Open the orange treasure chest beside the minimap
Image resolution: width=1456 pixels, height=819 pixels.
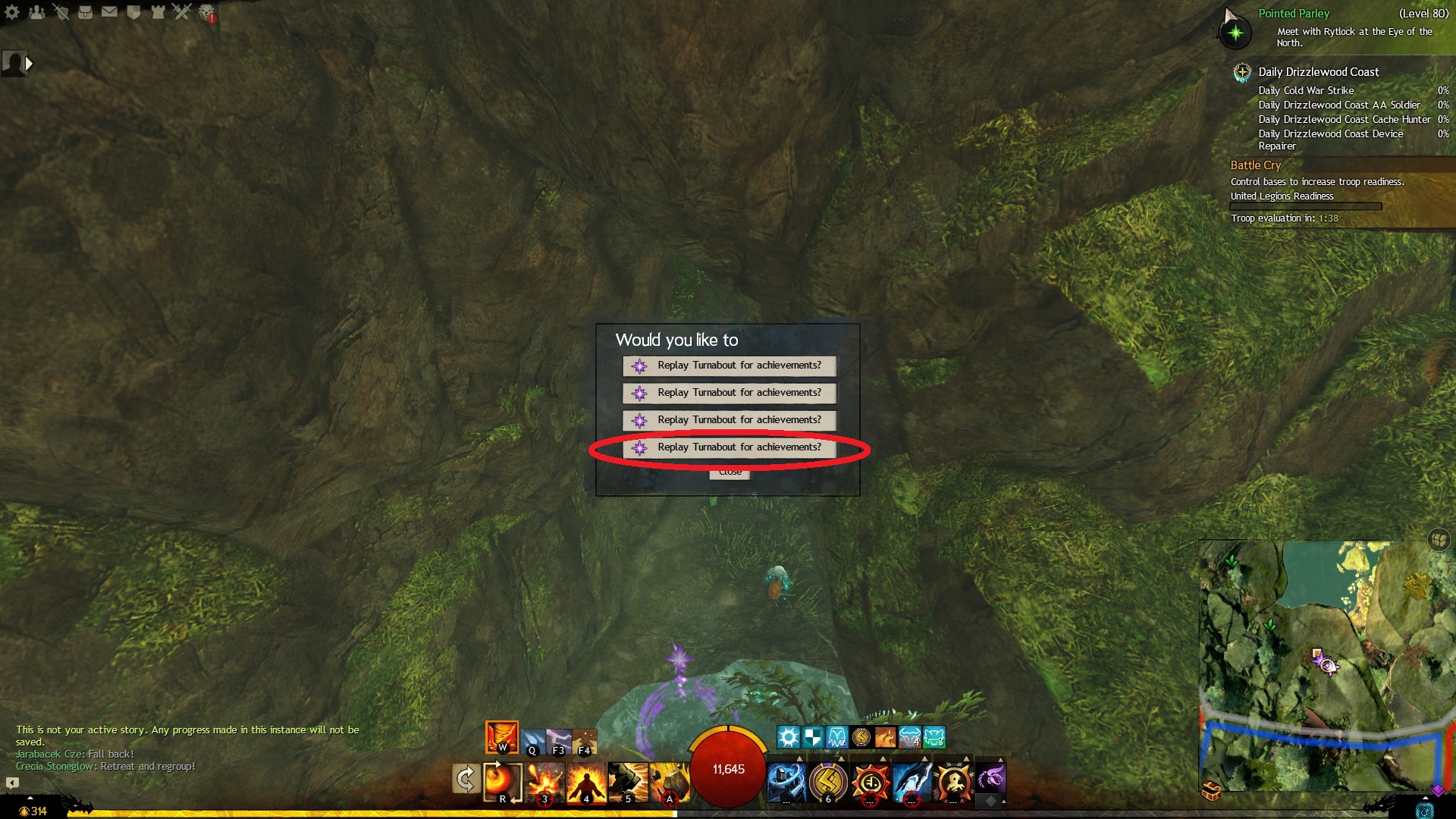point(1211,792)
